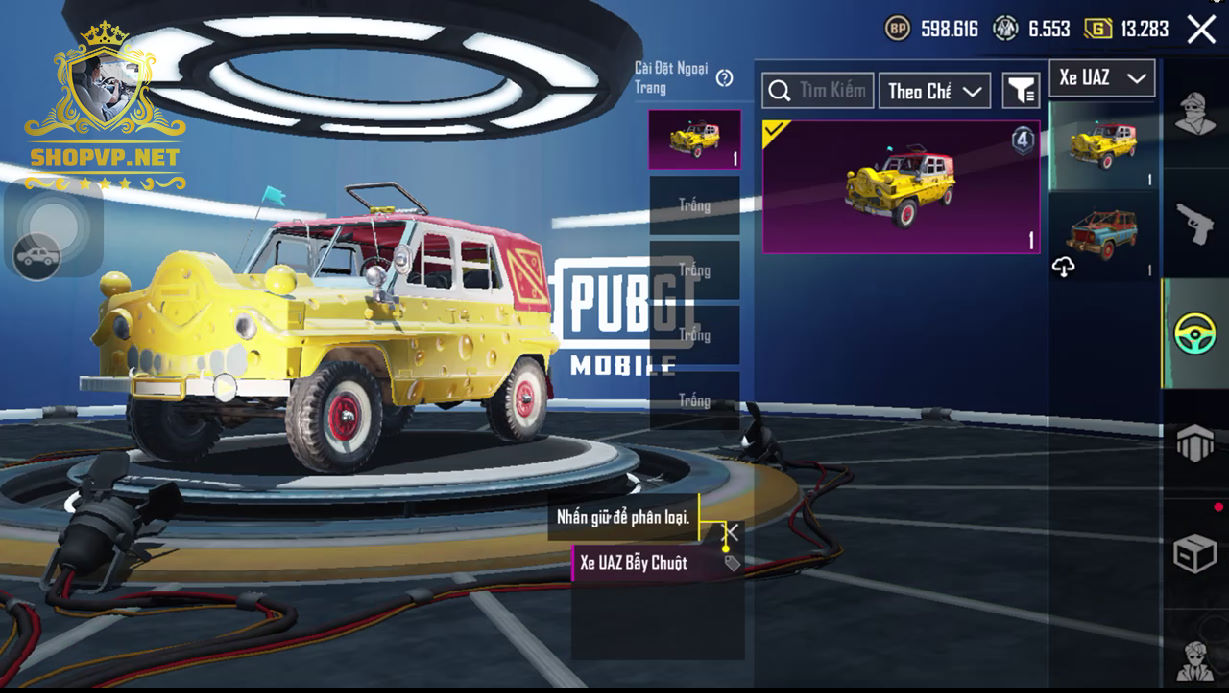
Task: Choose the yellow UAZ thumbnail in side list
Action: pos(1102,145)
